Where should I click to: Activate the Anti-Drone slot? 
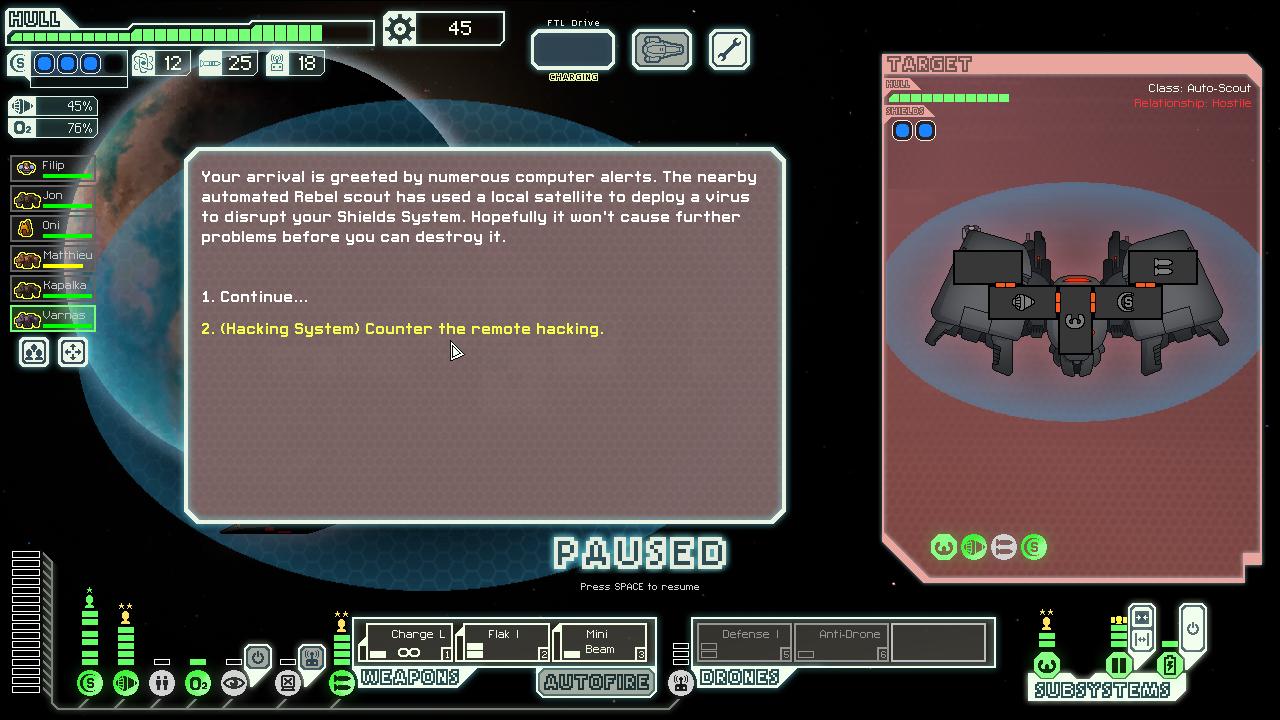point(841,642)
